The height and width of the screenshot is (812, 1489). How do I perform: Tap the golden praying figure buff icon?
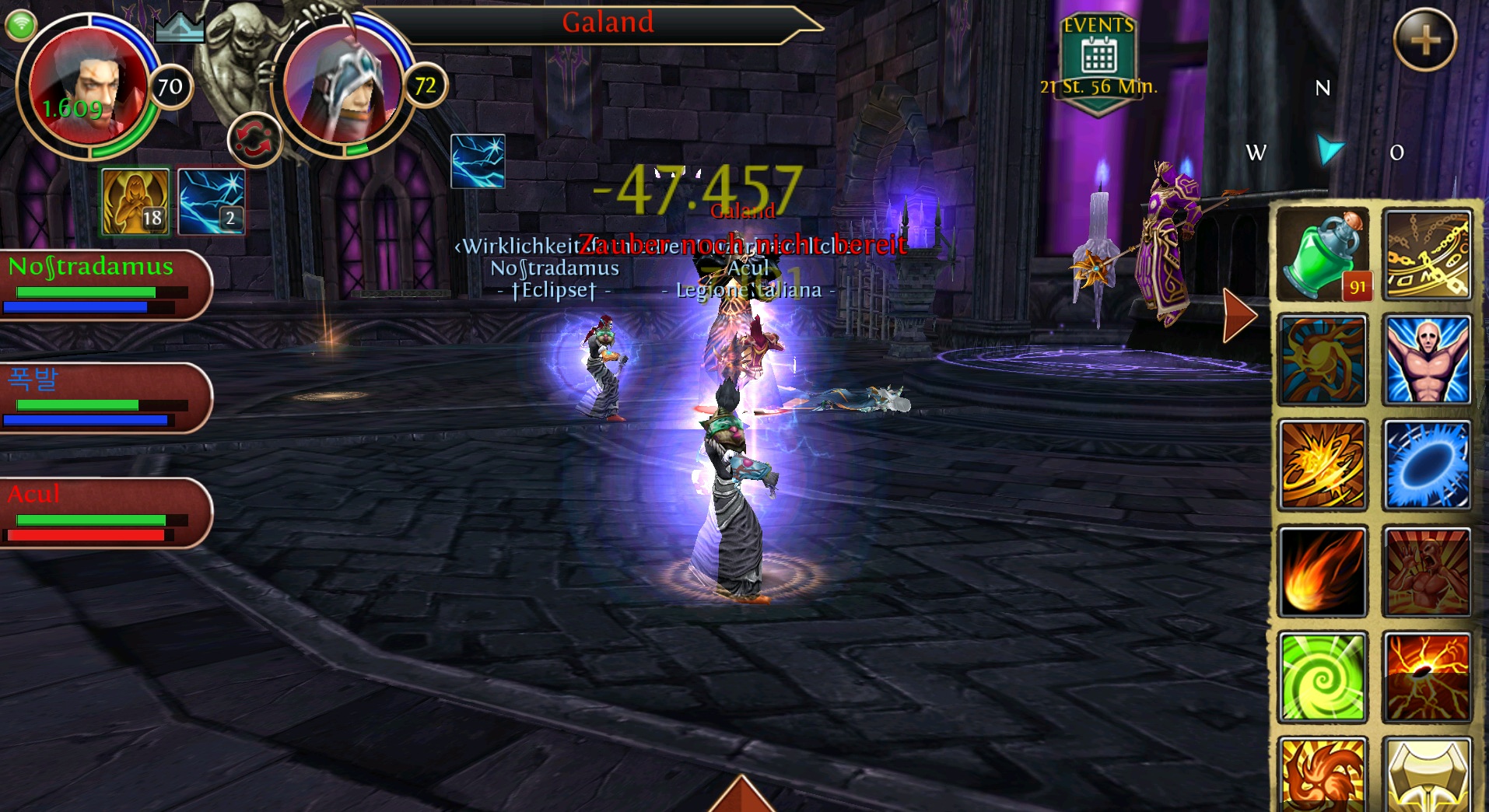tap(135, 201)
